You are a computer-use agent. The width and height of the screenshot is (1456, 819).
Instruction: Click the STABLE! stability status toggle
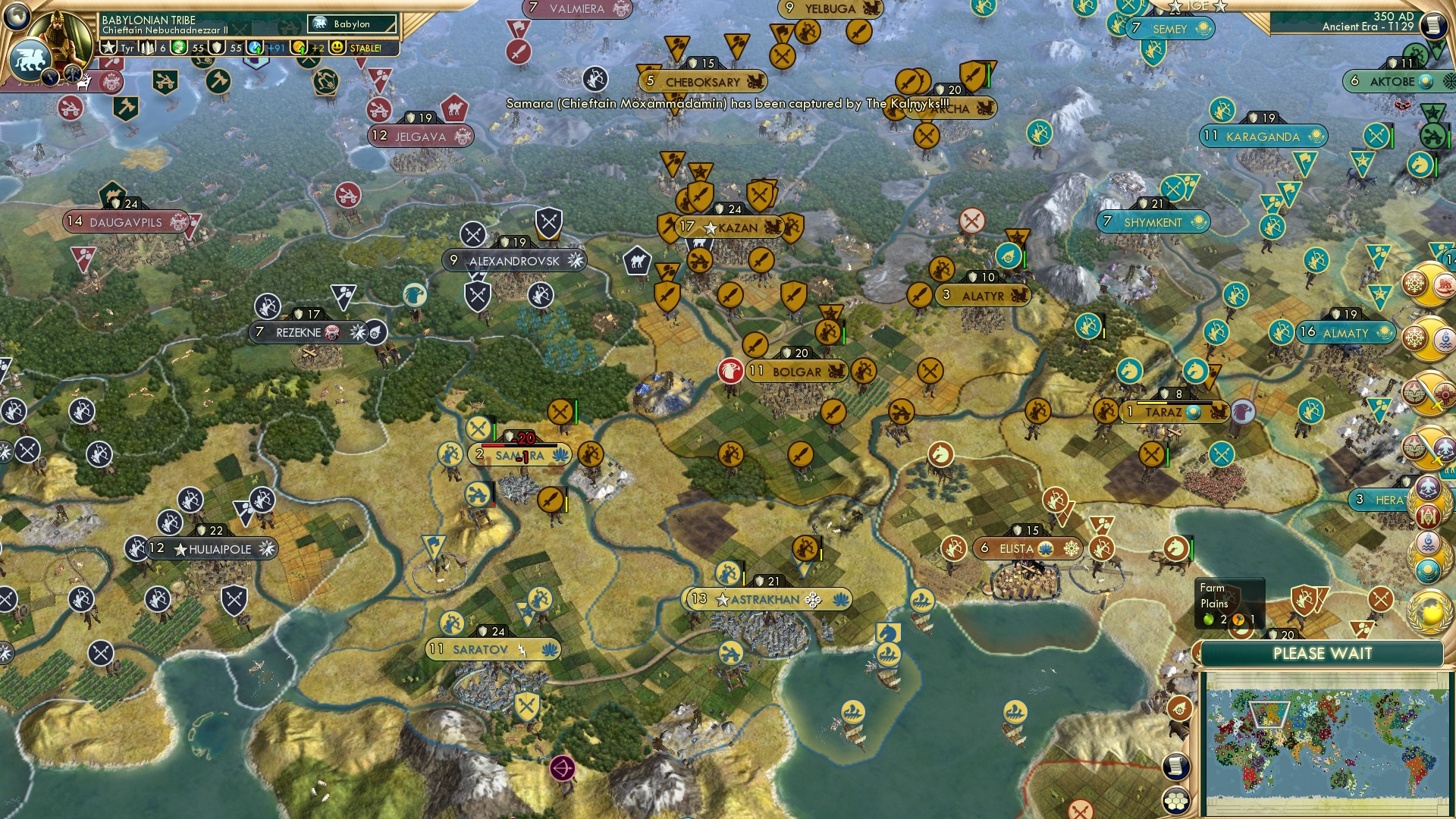coord(365,48)
